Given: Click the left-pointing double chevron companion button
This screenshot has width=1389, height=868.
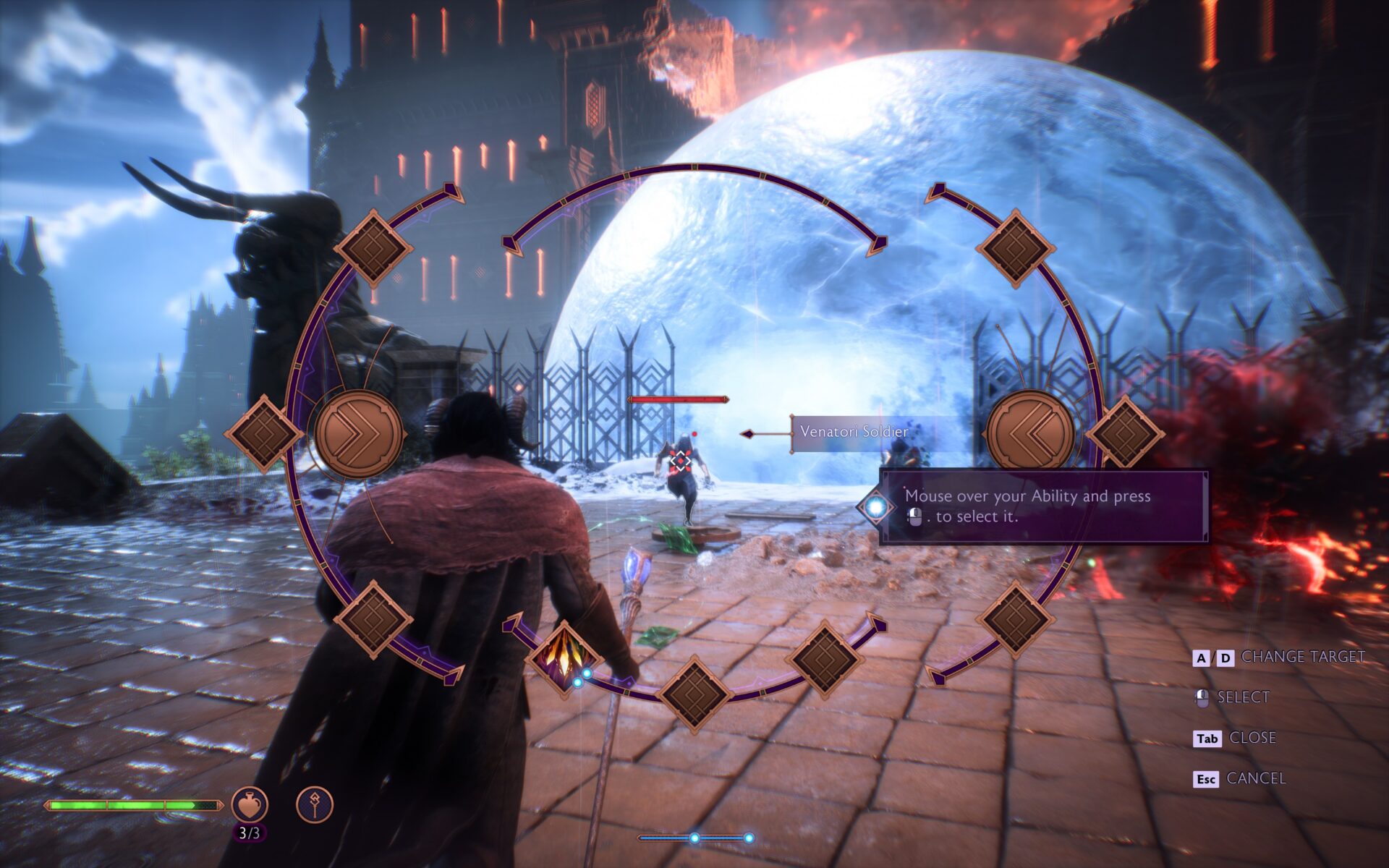Looking at the screenshot, I should point(1030,433).
